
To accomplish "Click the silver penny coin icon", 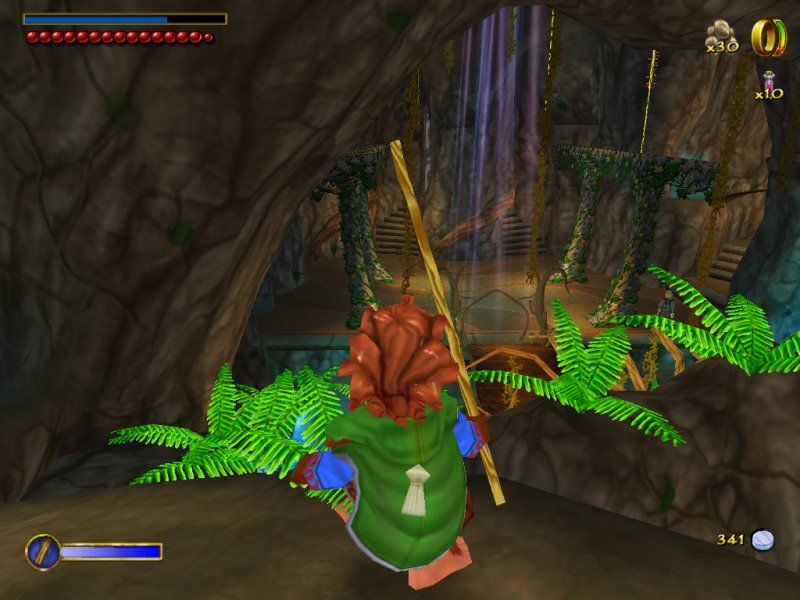I will point(763,540).
